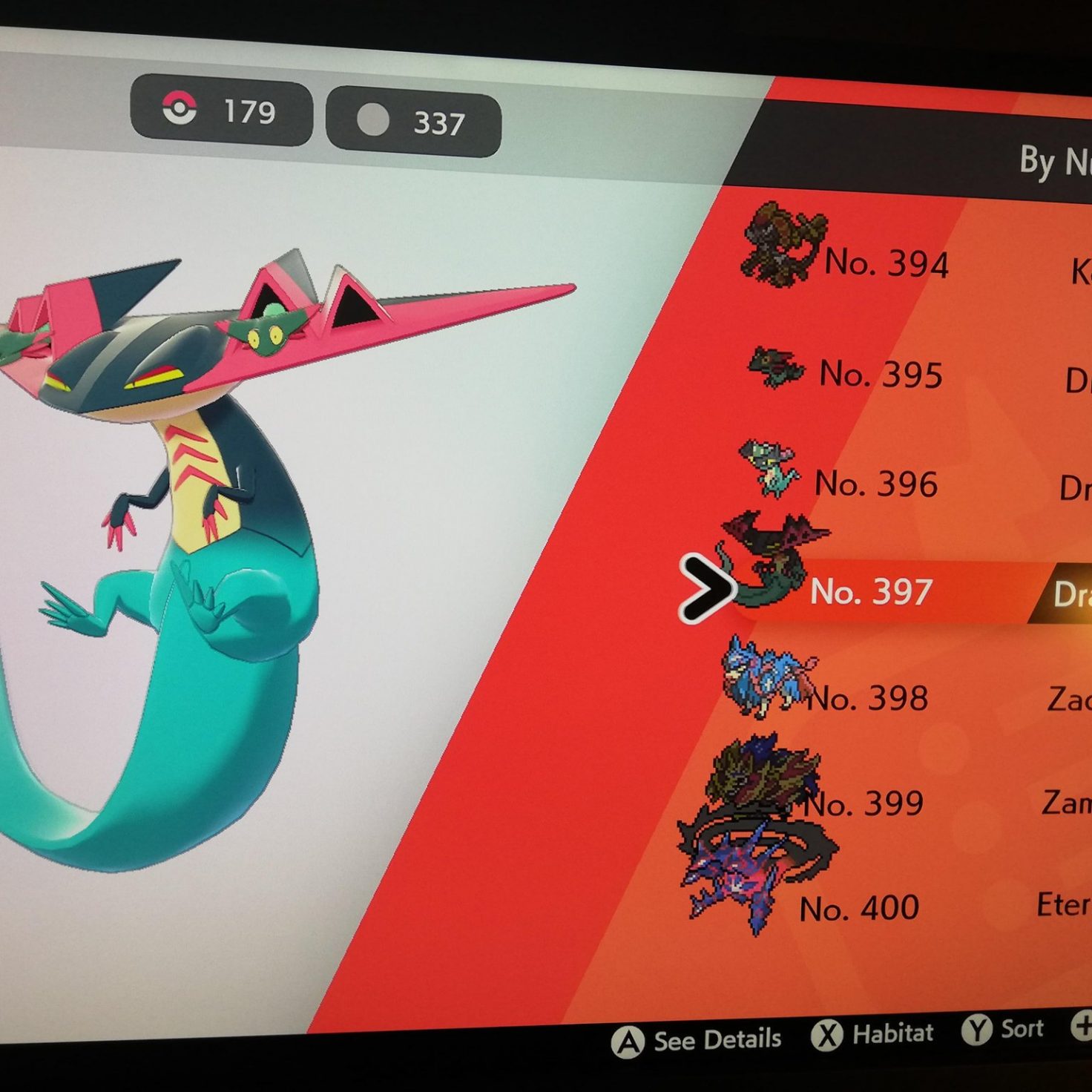Select the highlighted No. 397 entry

(871, 591)
